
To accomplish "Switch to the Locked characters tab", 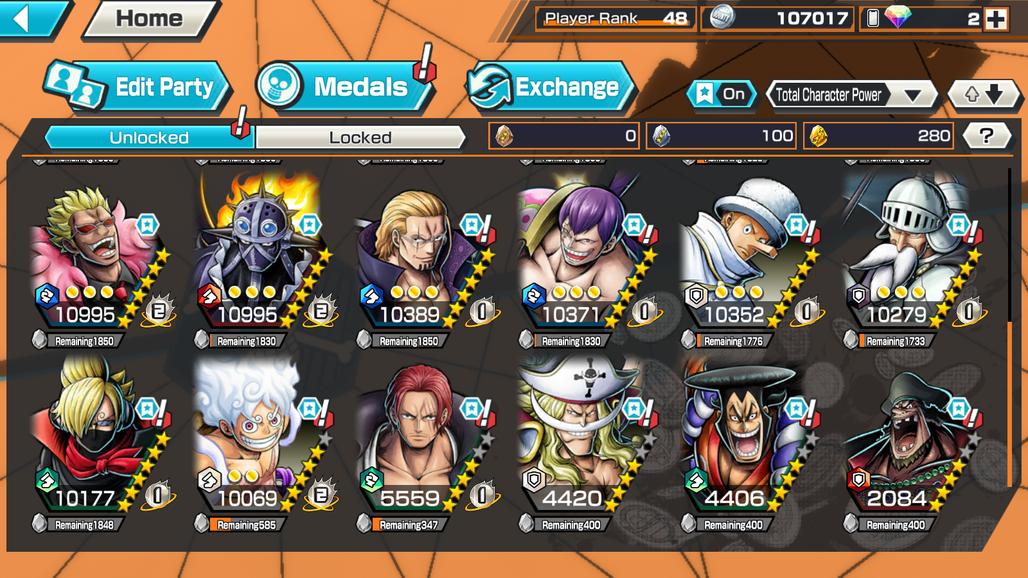I will (x=360, y=137).
